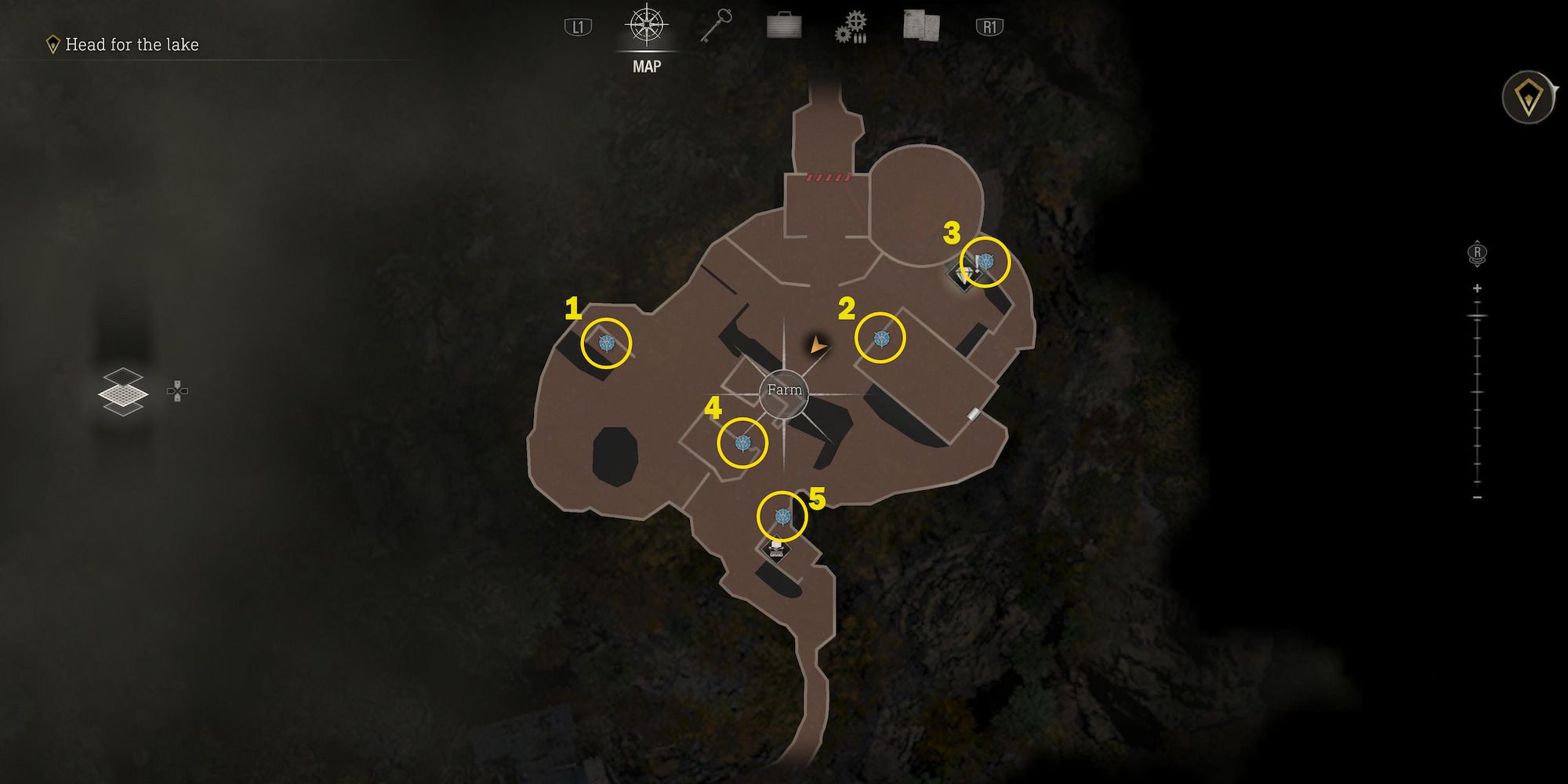This screenshot has width=1568, height=784.
Task: Select blue medallion marker number 5
Action: coord(782,516)
